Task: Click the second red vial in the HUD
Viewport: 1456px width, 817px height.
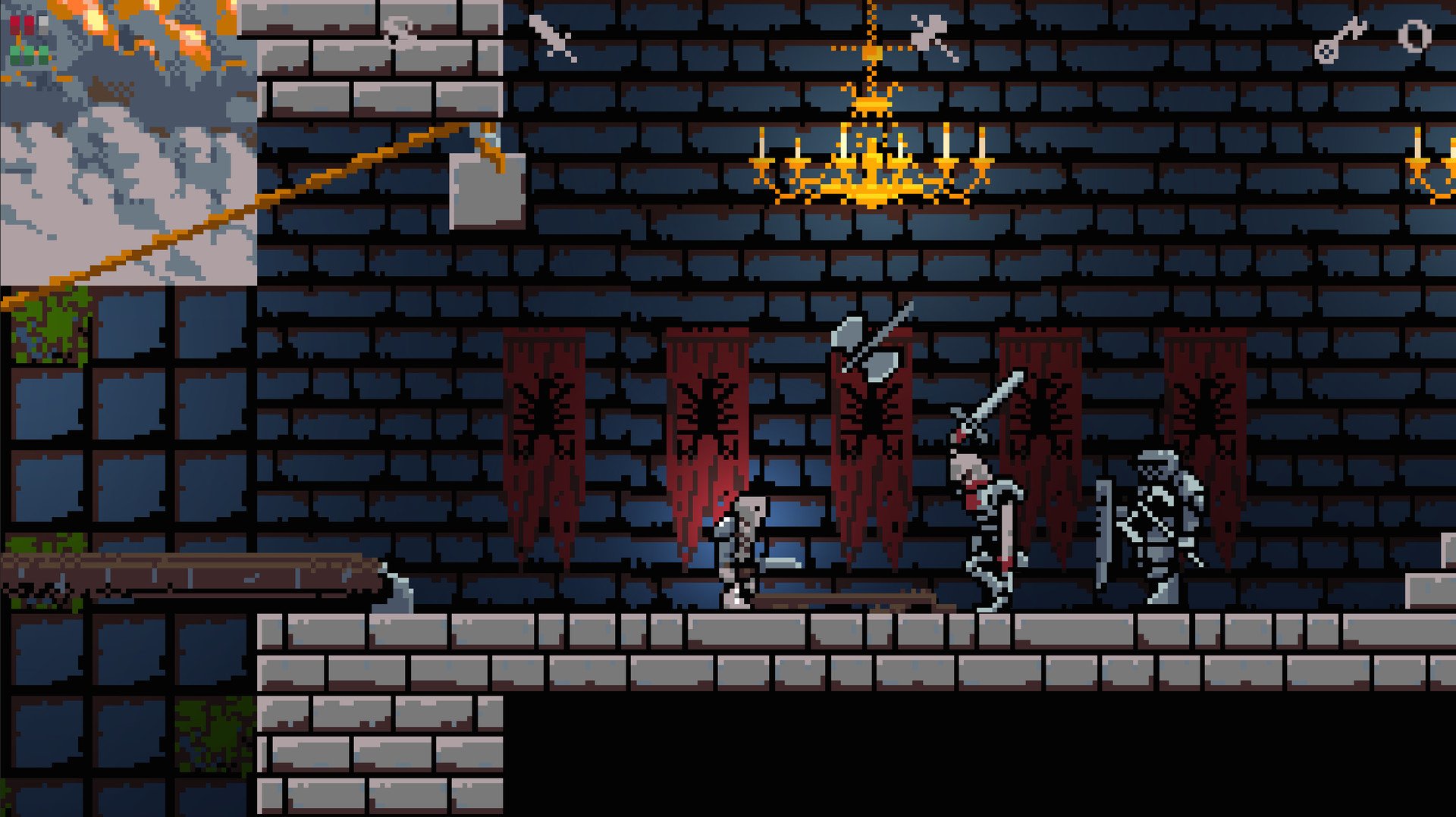Action: tap(30, 25)
